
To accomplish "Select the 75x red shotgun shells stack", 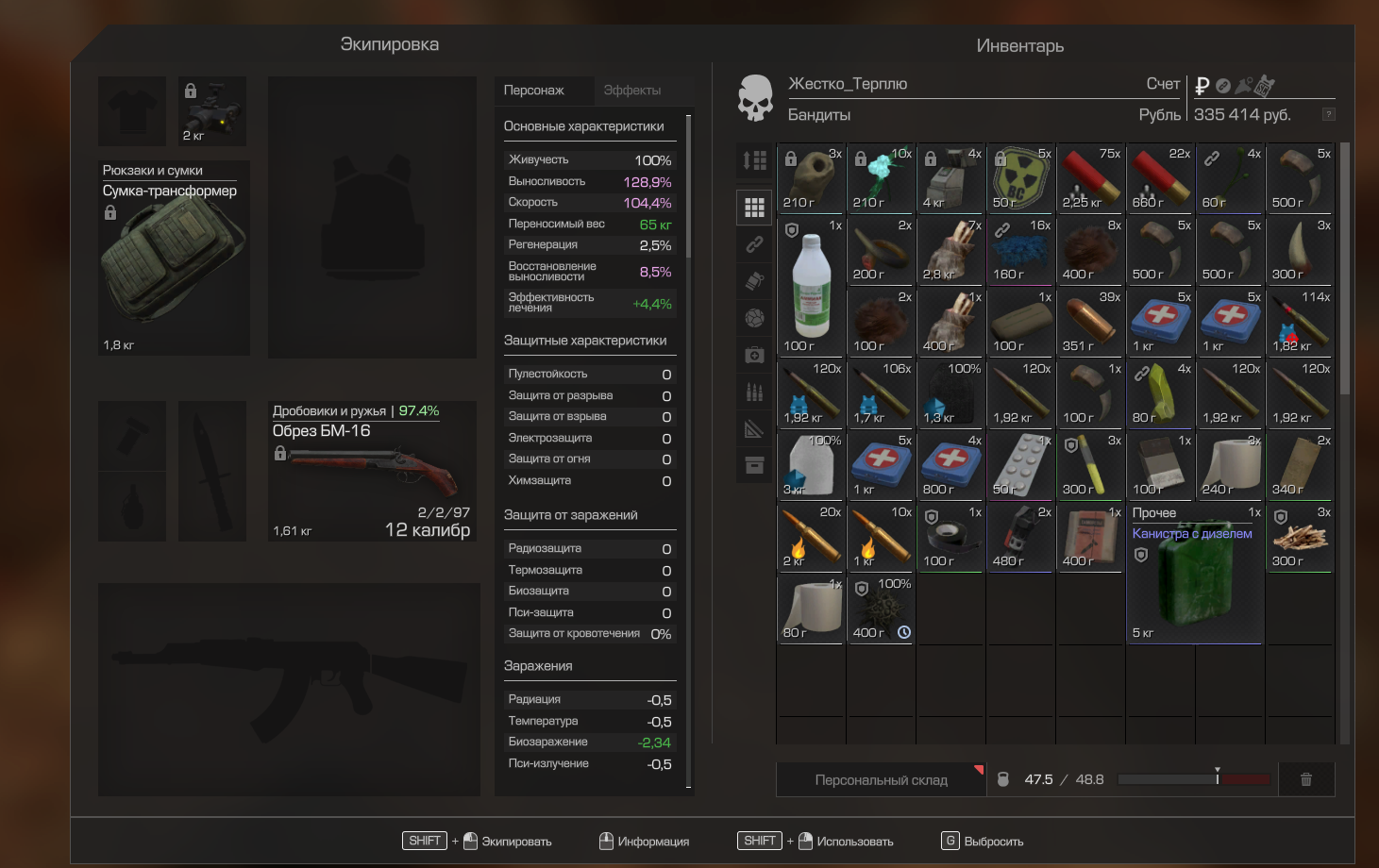I will coord(1090,178).
